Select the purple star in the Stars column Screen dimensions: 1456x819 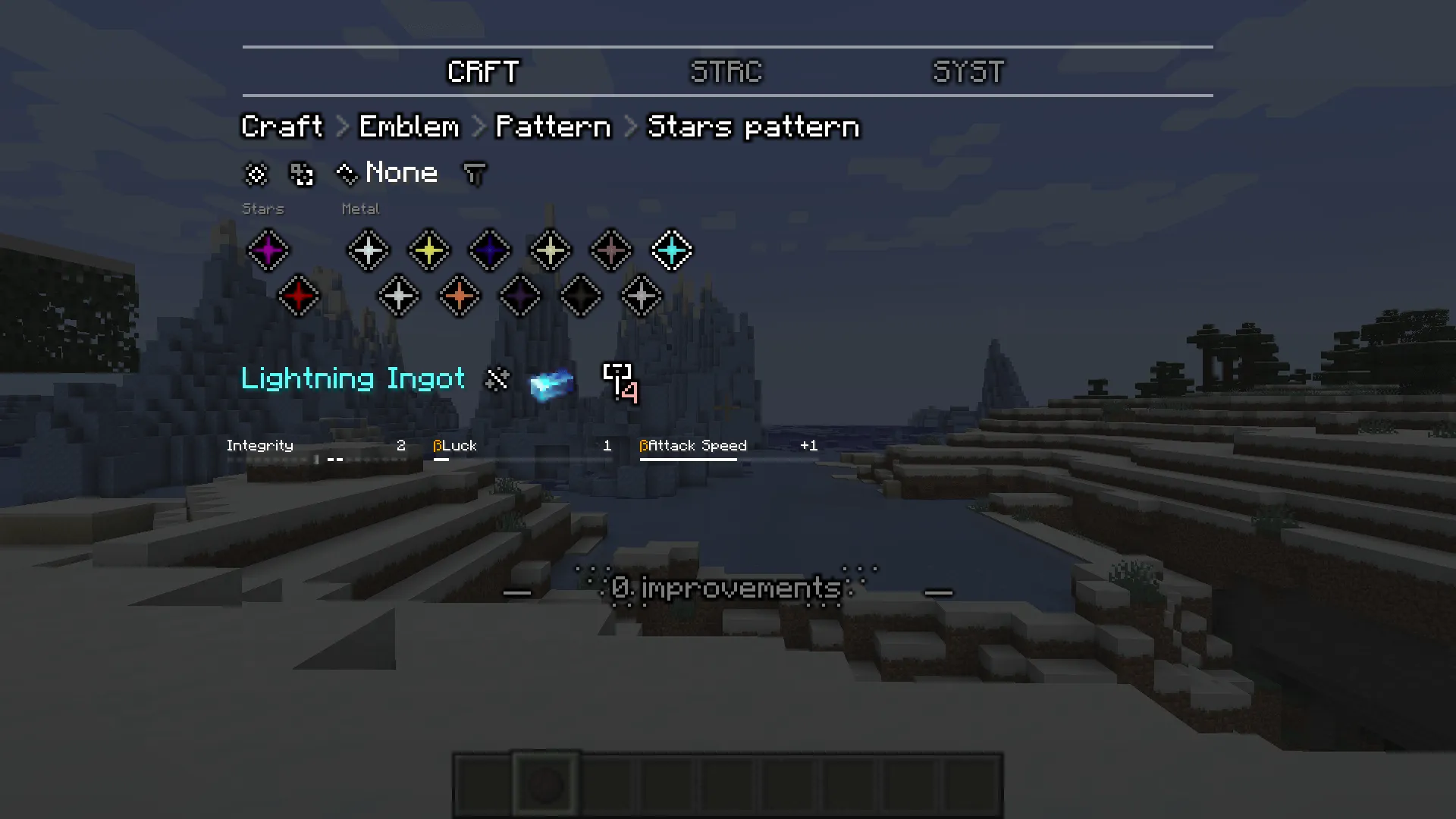tap(269, 250)
